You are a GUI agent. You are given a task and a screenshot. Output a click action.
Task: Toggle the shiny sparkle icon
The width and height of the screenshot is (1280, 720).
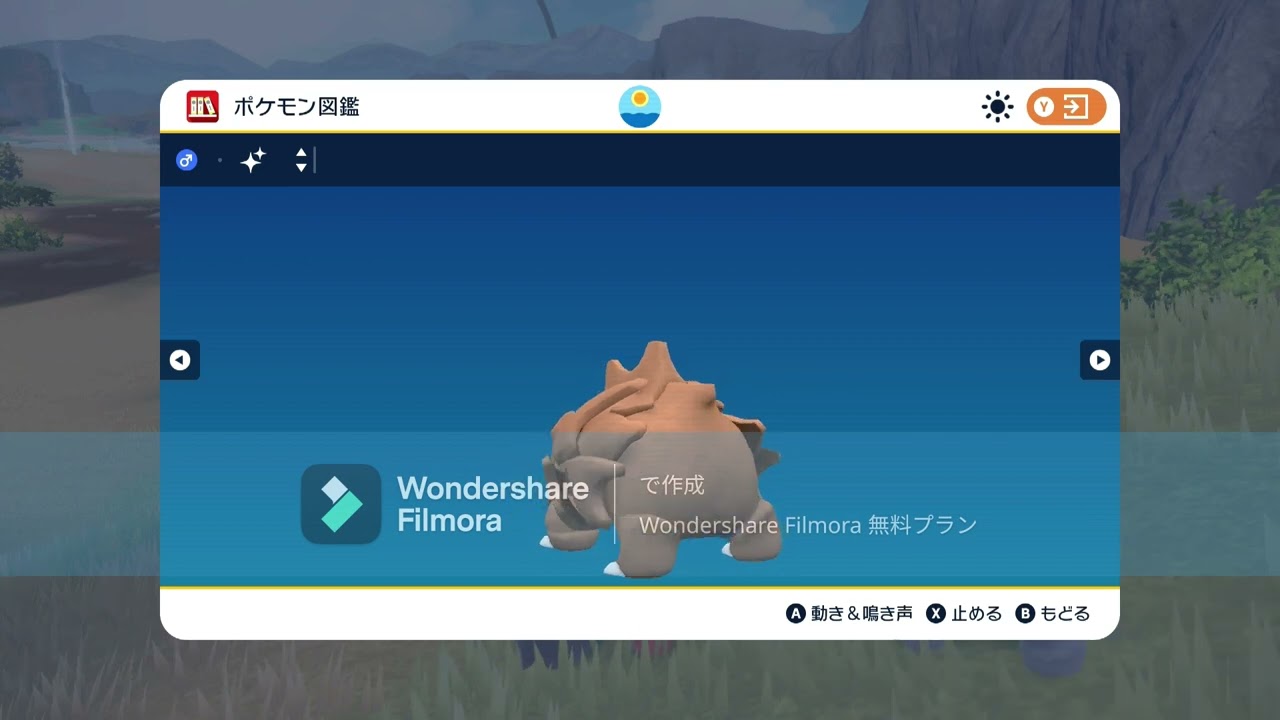(252, 159)
